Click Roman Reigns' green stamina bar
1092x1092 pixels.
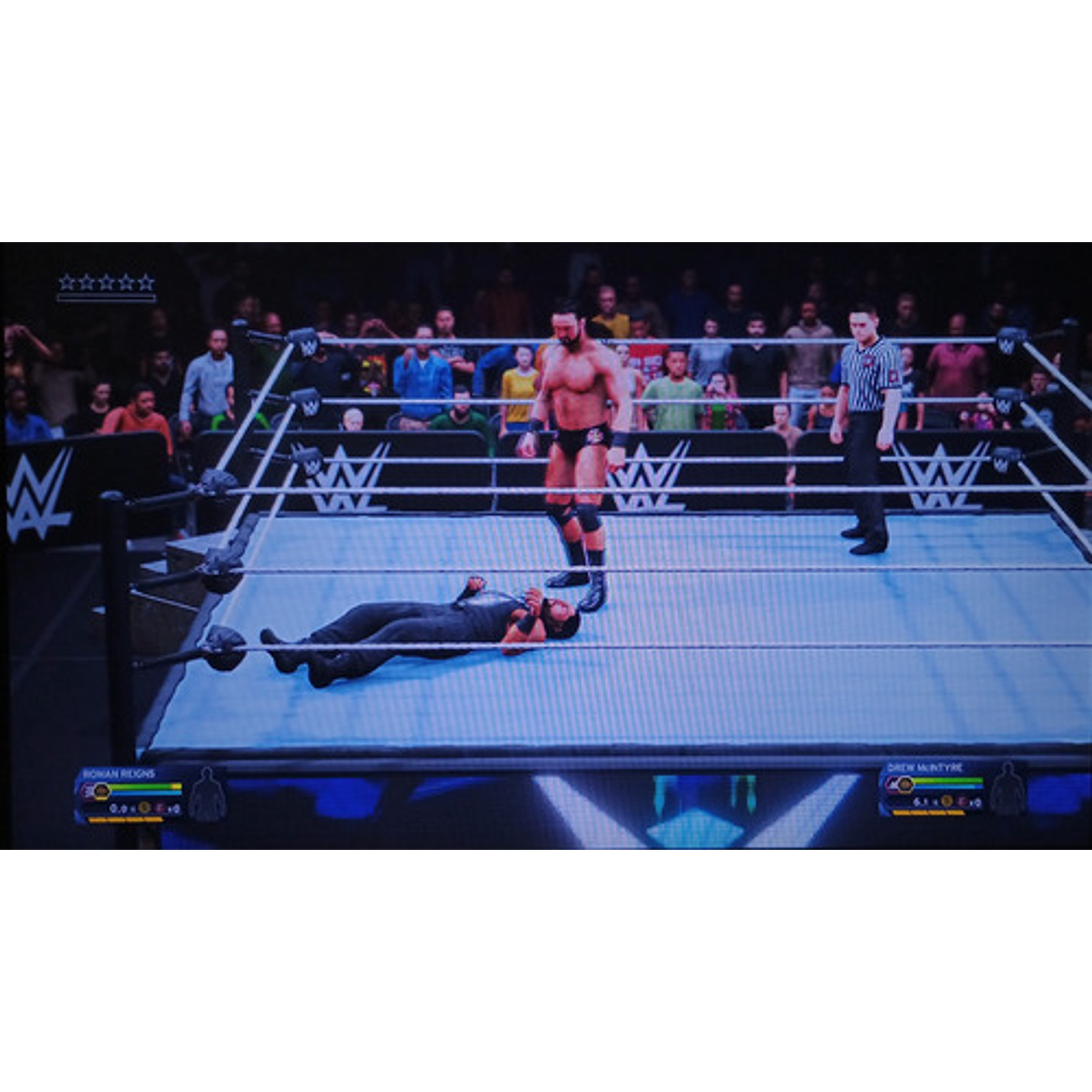pos(140,786)
